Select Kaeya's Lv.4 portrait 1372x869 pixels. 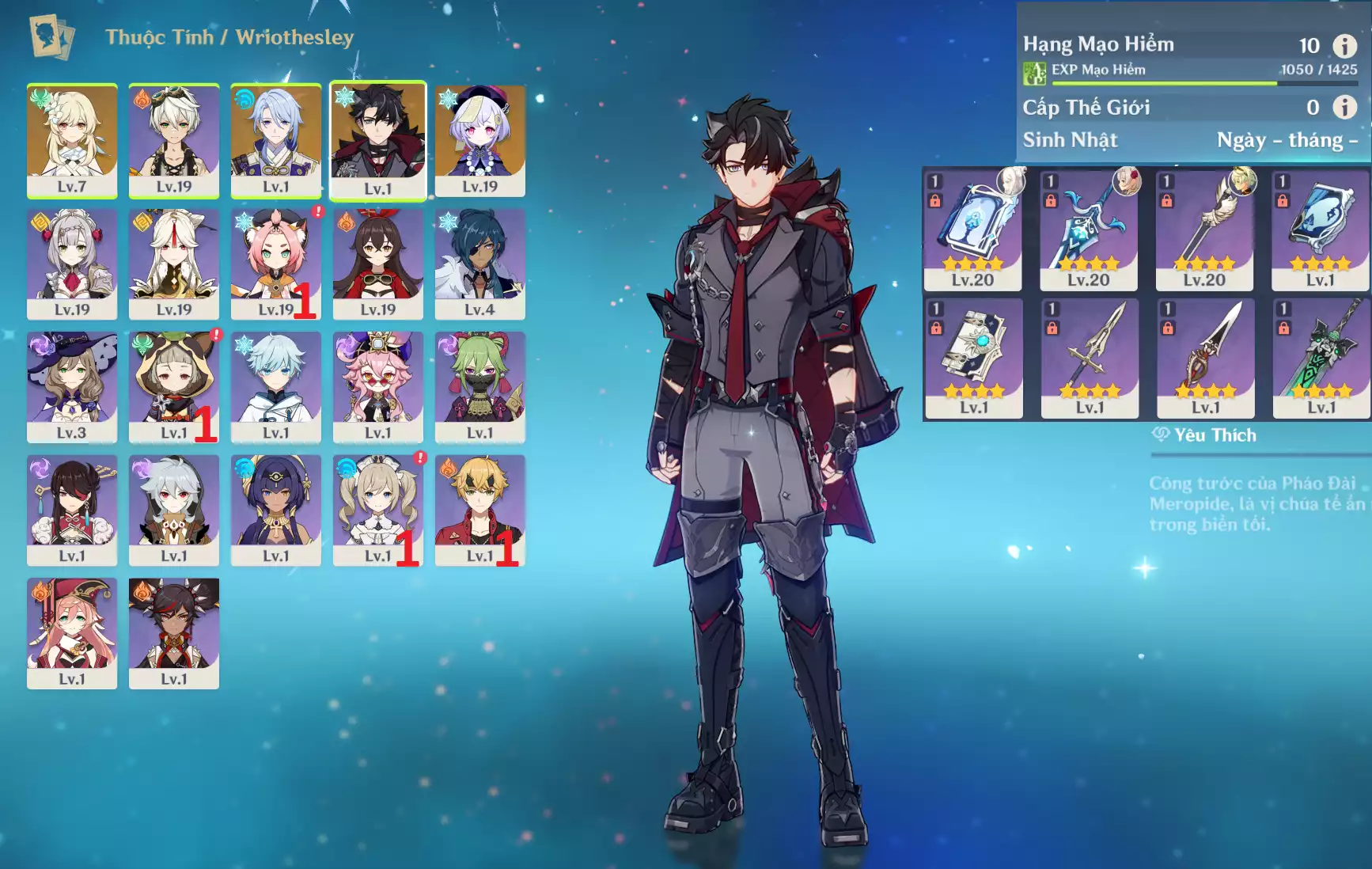480,264
